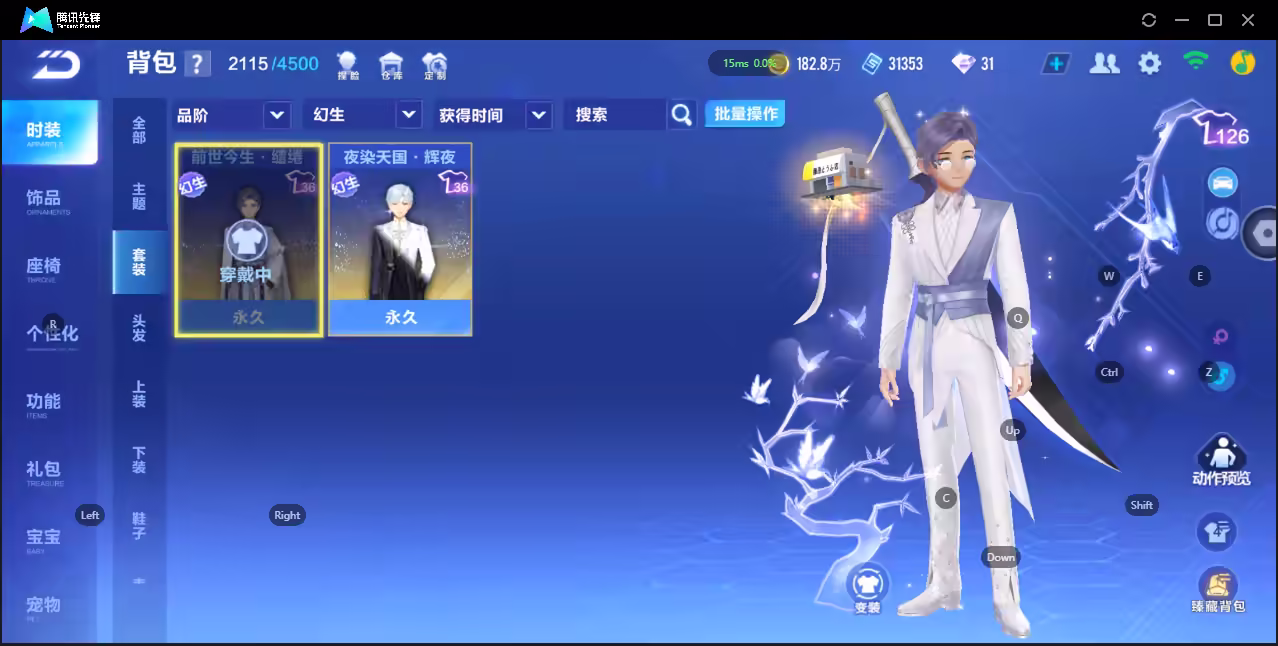This screenshot has height=646, width=1278.
Task: Switch to the 宝宝 category
Action: tap(44, 538)
